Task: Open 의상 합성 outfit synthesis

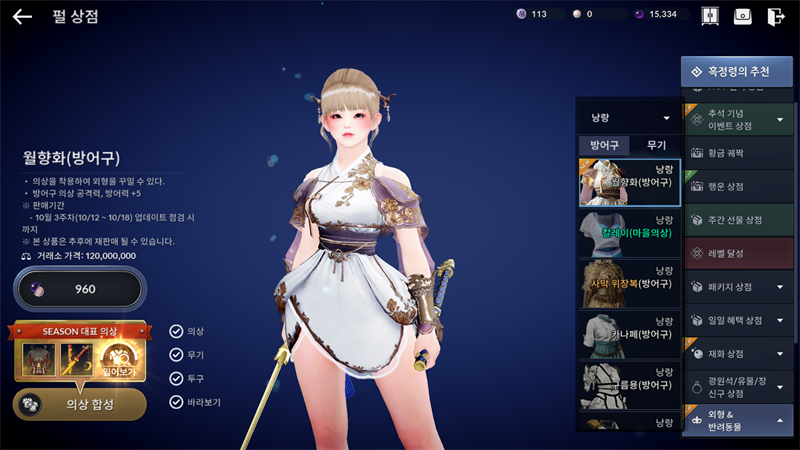Action: [79, 404]
